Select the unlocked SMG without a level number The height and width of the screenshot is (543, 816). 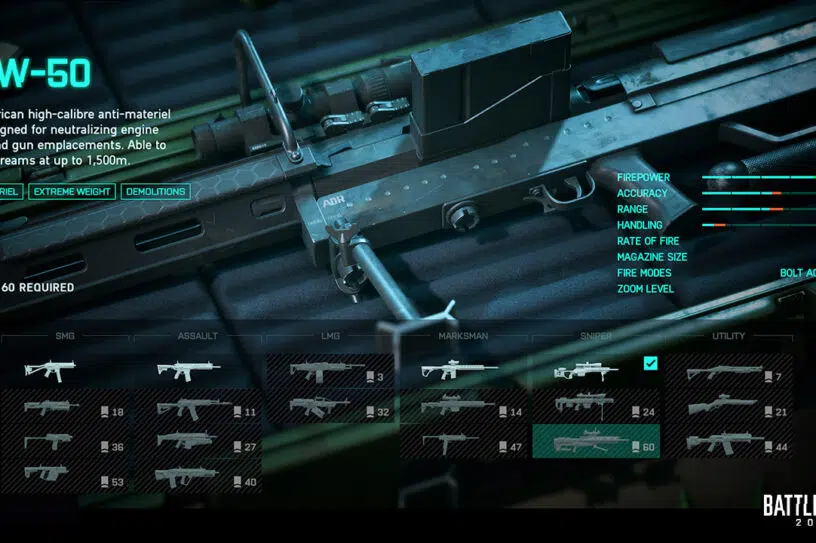[66, 372]
